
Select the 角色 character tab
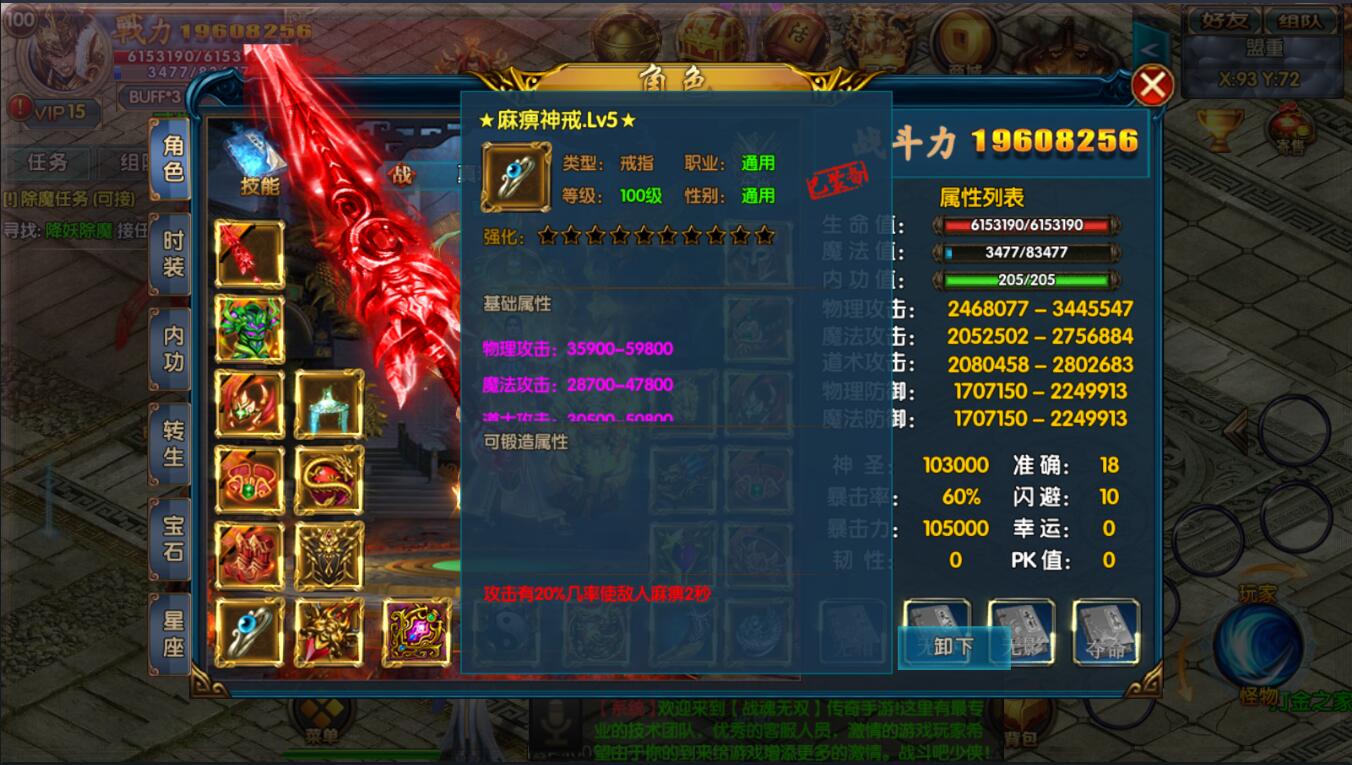[x=173, y=158]
